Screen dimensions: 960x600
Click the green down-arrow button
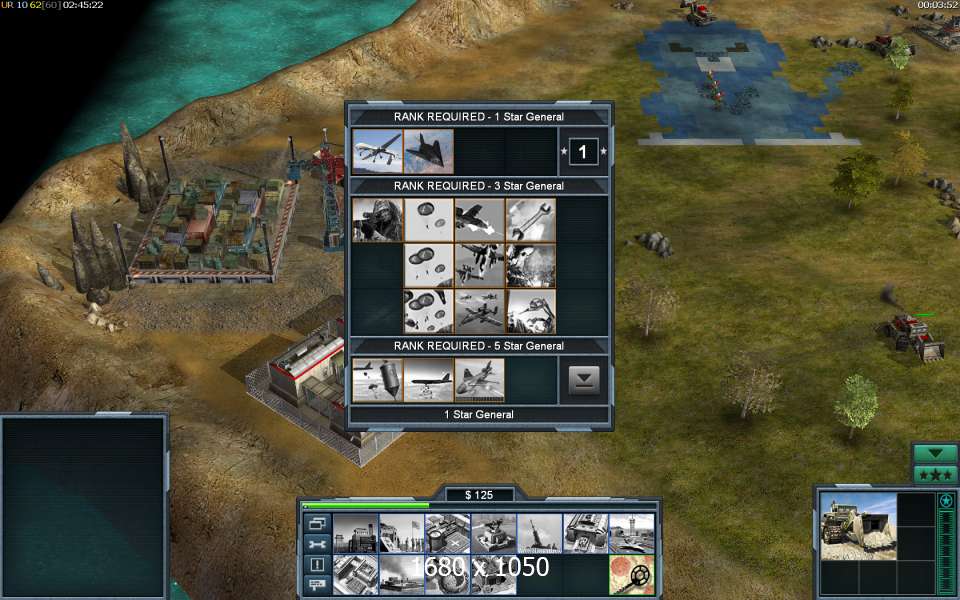[935, 454]
